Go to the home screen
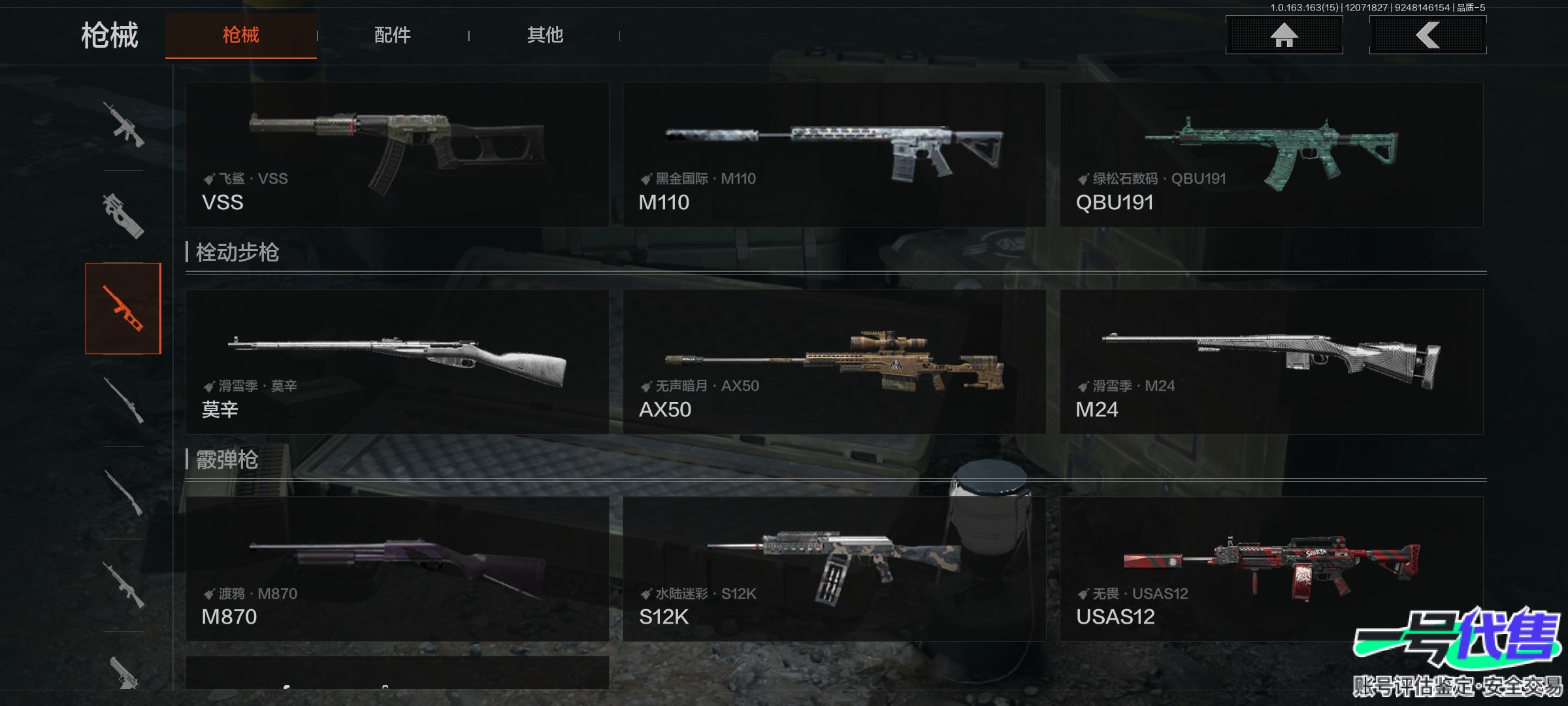 coord(1284,35)
